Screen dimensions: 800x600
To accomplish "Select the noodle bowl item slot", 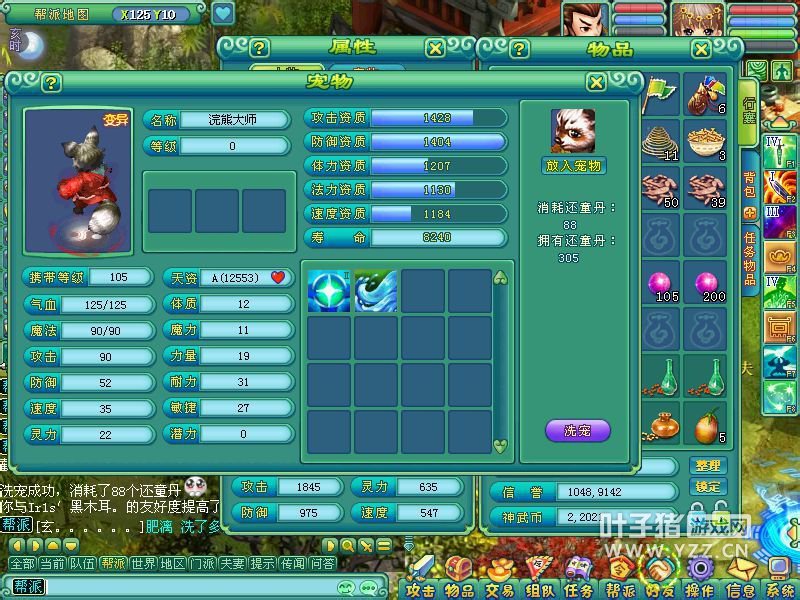I will point(706,141).
